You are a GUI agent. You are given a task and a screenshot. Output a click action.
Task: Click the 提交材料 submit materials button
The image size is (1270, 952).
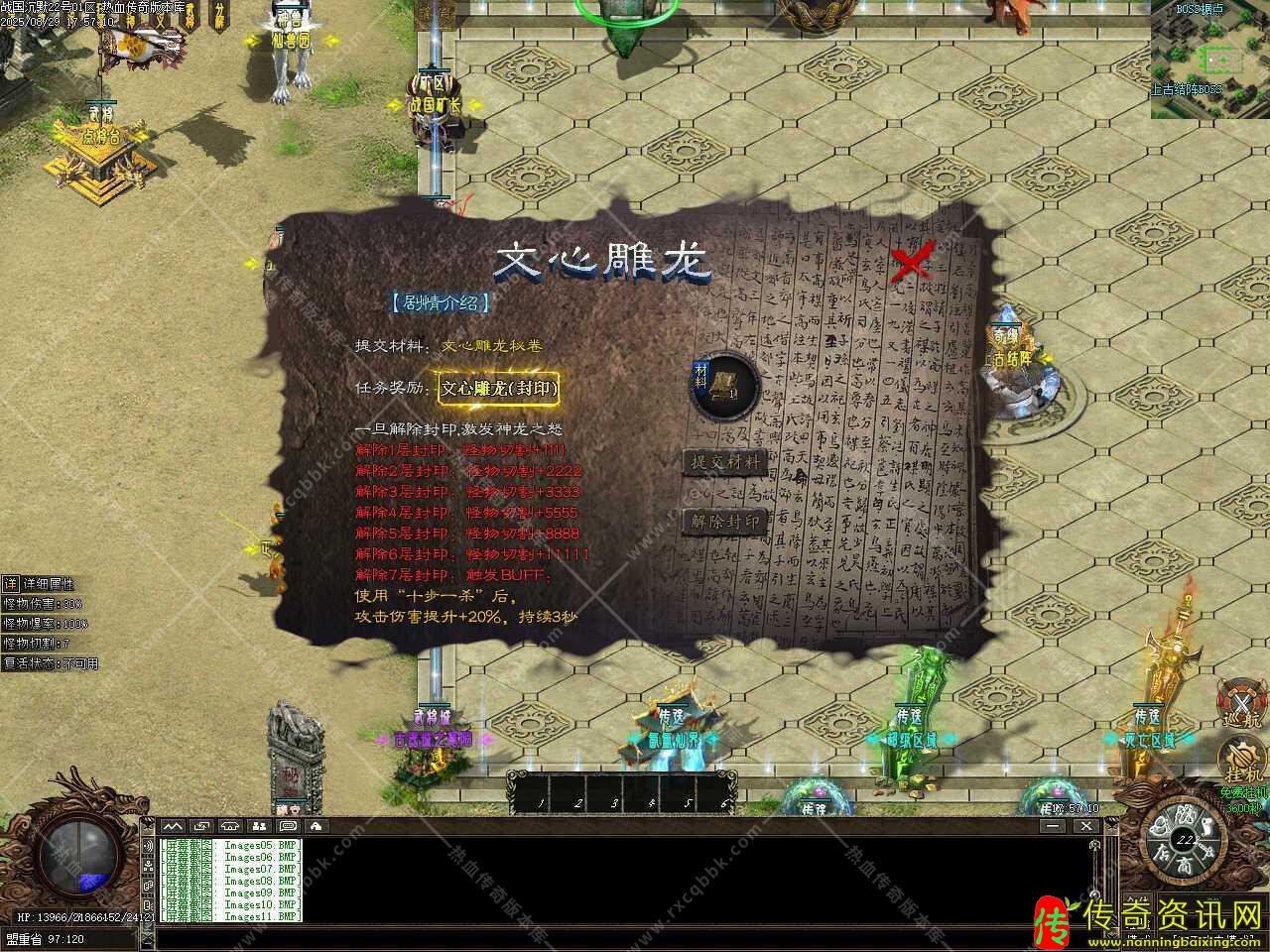tap(724, 462)
